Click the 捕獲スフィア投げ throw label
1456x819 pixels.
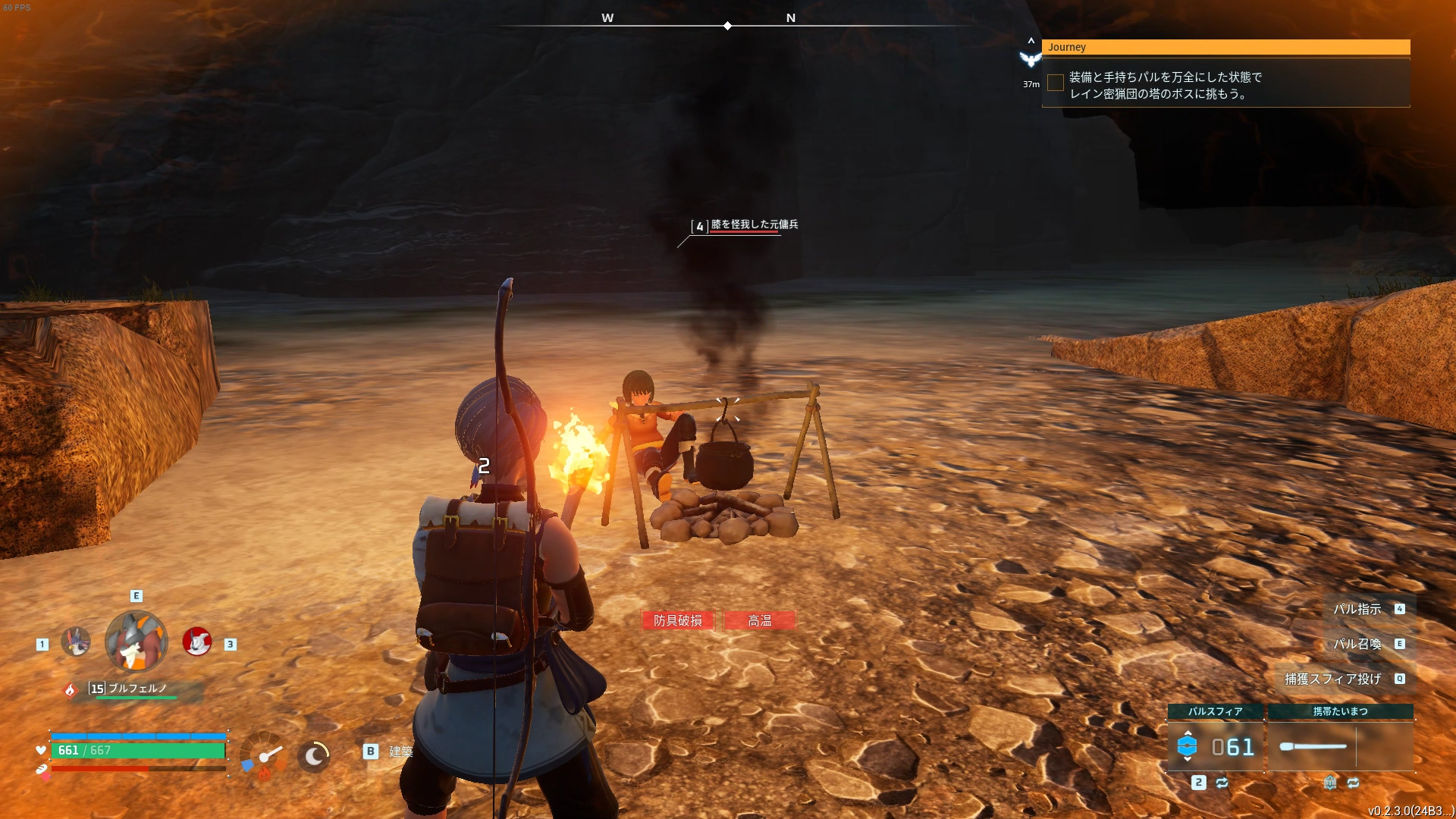click(1332, 679)
